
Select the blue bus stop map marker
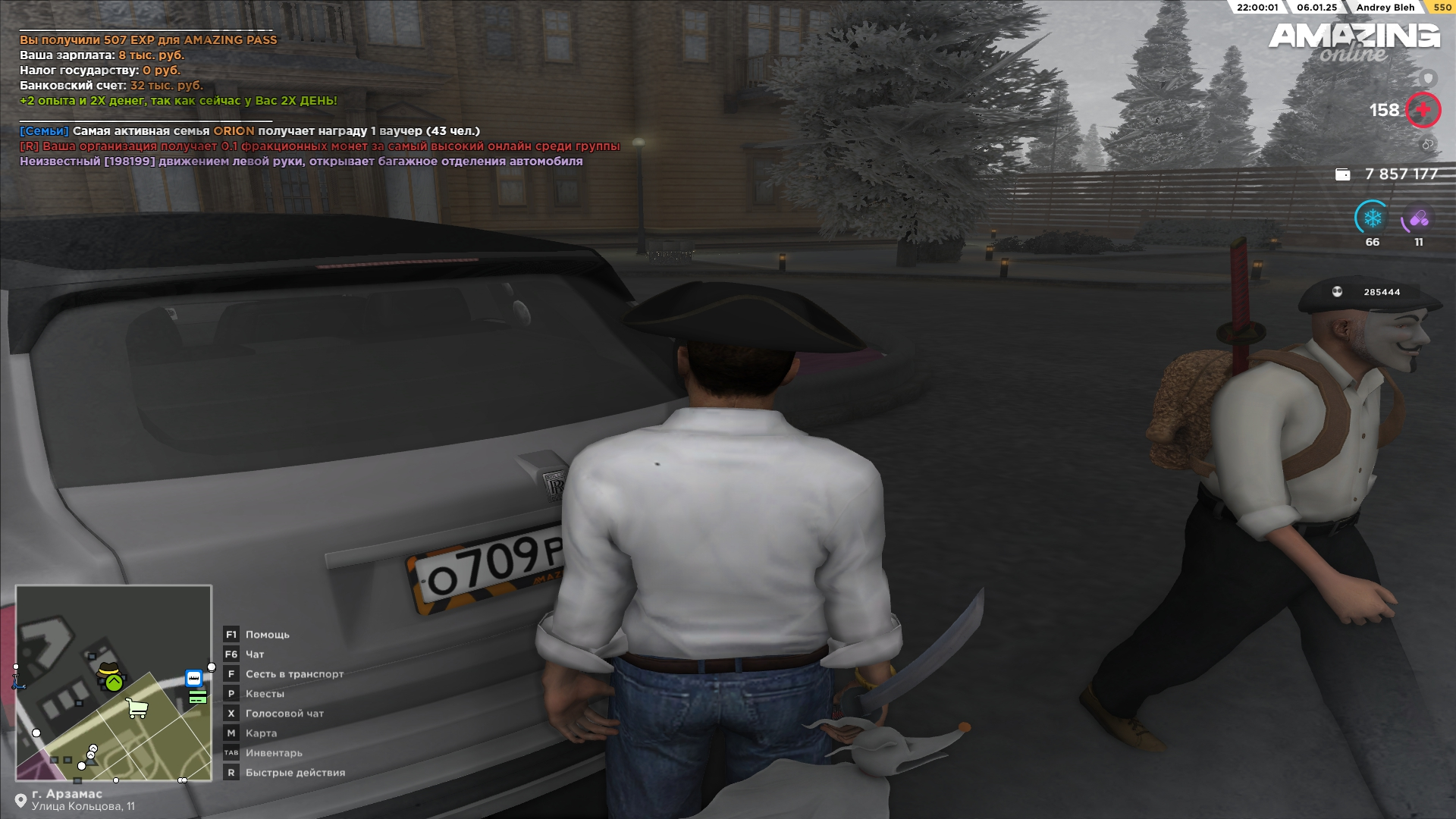[x=194, y=678]
